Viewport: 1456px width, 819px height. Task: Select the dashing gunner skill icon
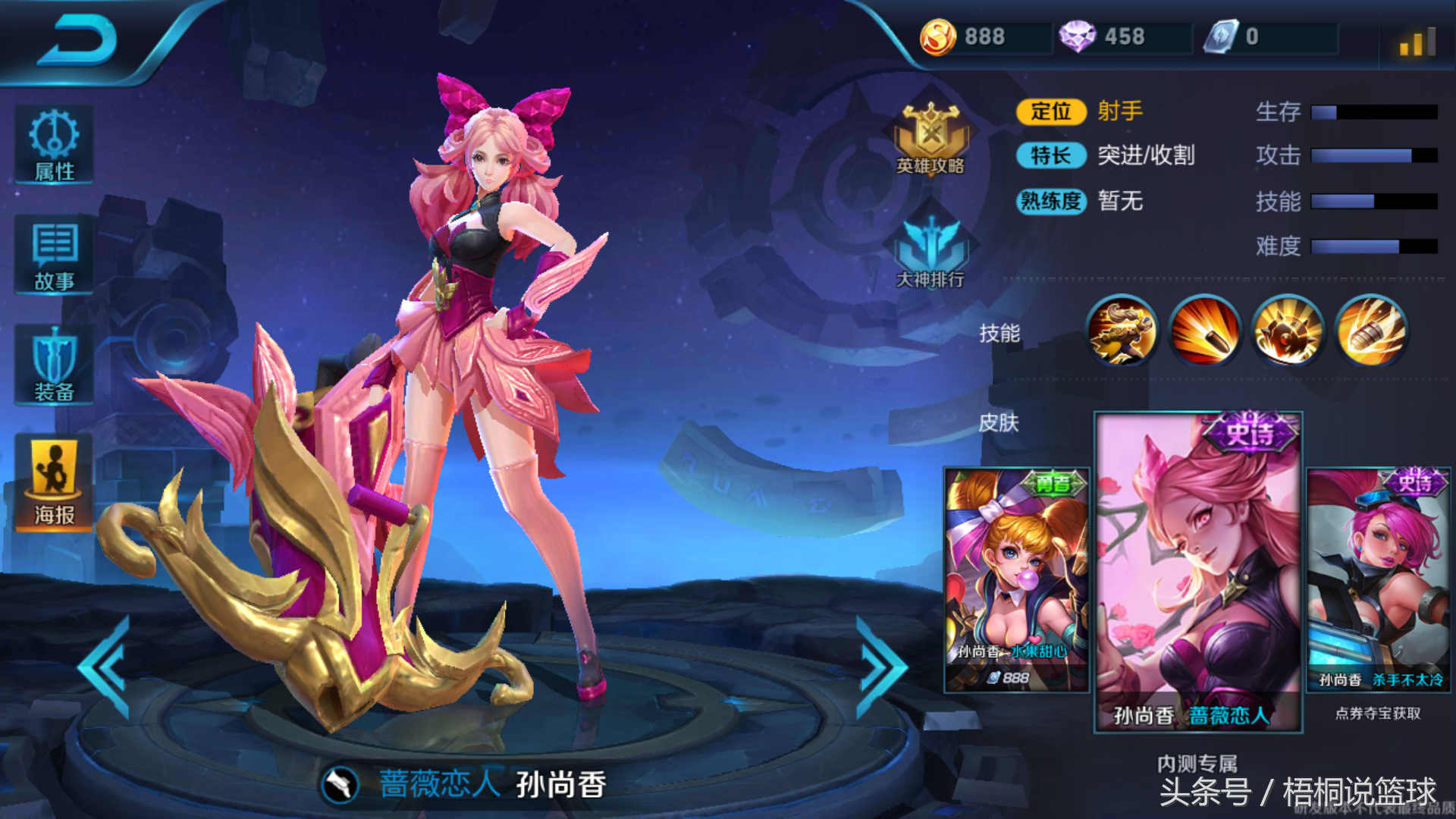coord(1122,331)
